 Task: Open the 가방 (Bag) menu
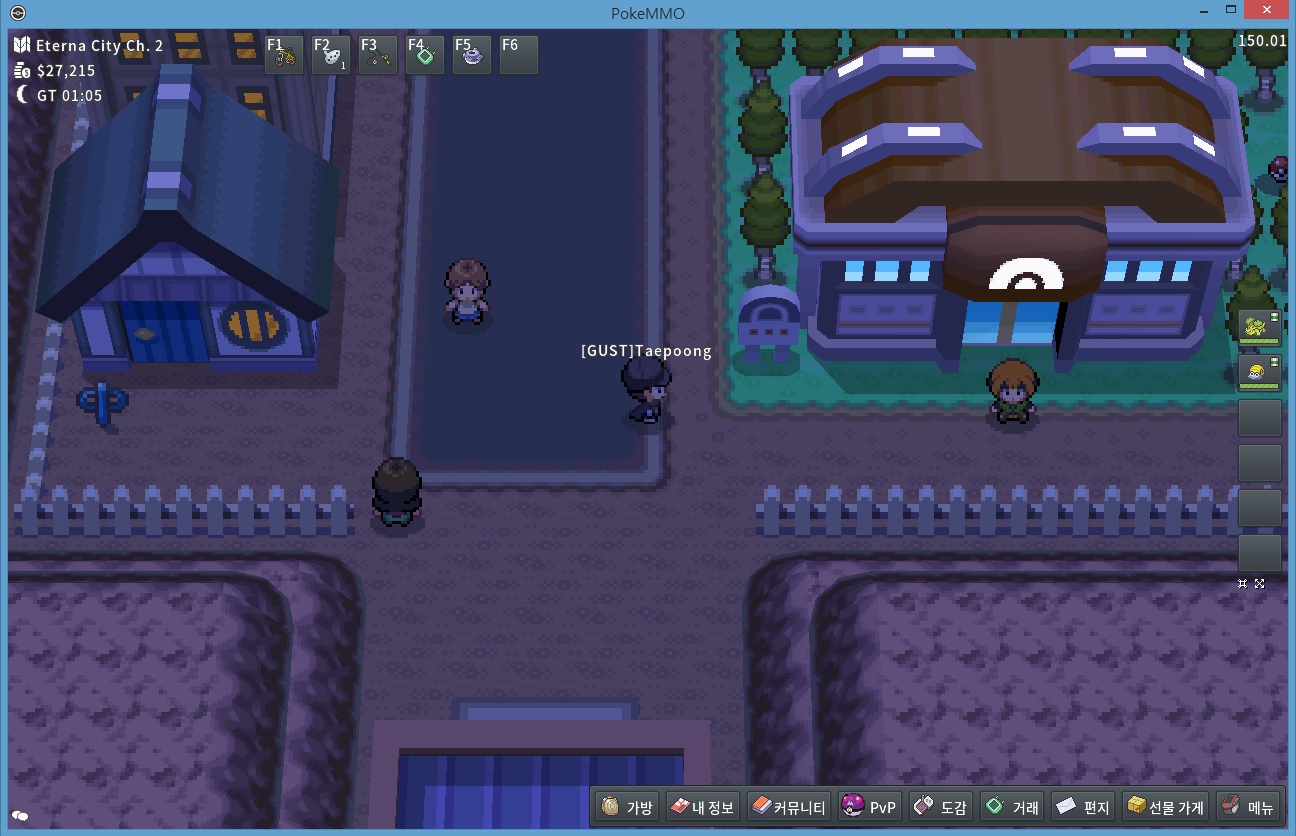(x=628, y=807)
